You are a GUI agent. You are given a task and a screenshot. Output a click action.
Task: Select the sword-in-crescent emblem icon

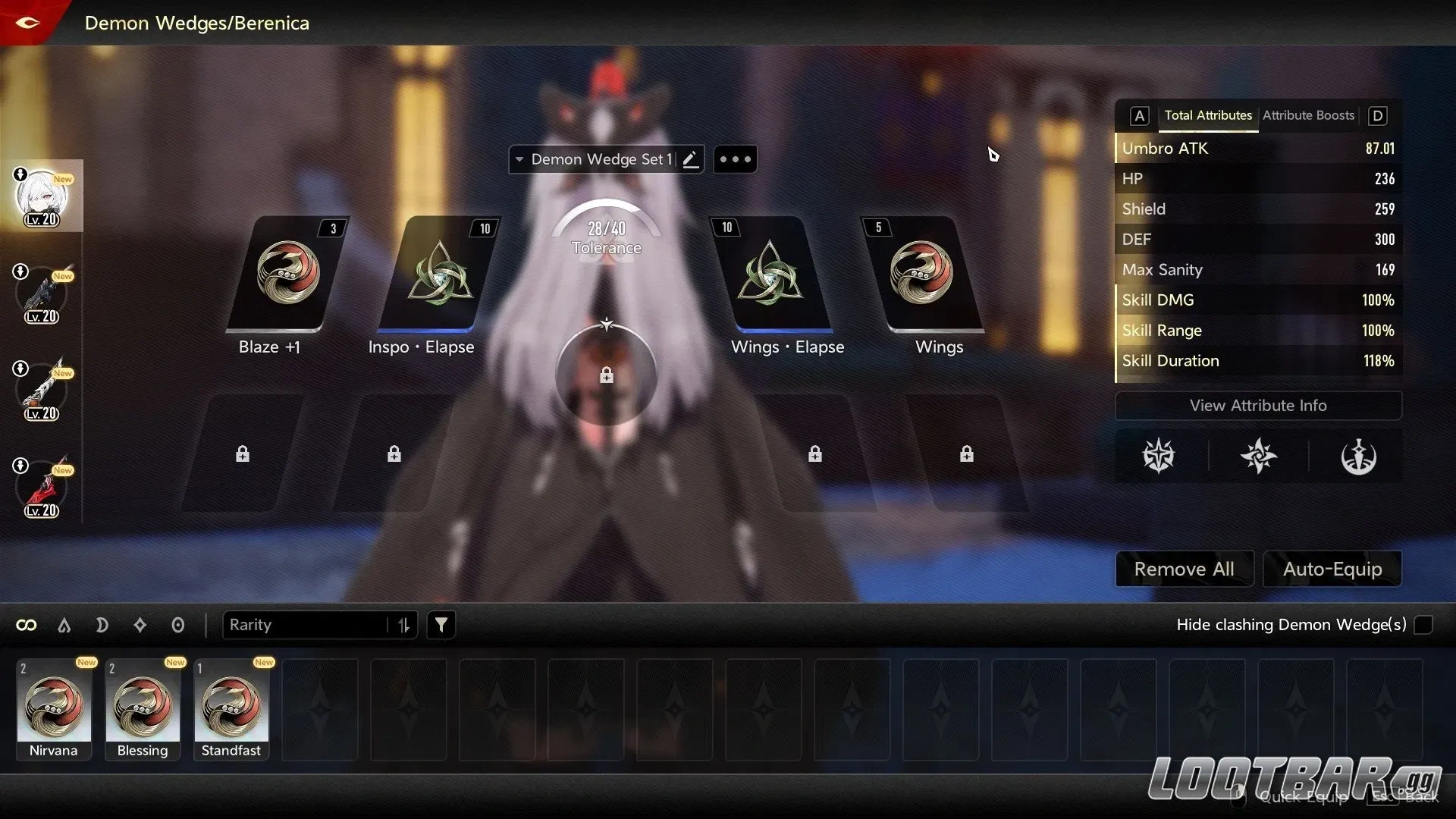pyautogui.click(x=1360, y=456)
